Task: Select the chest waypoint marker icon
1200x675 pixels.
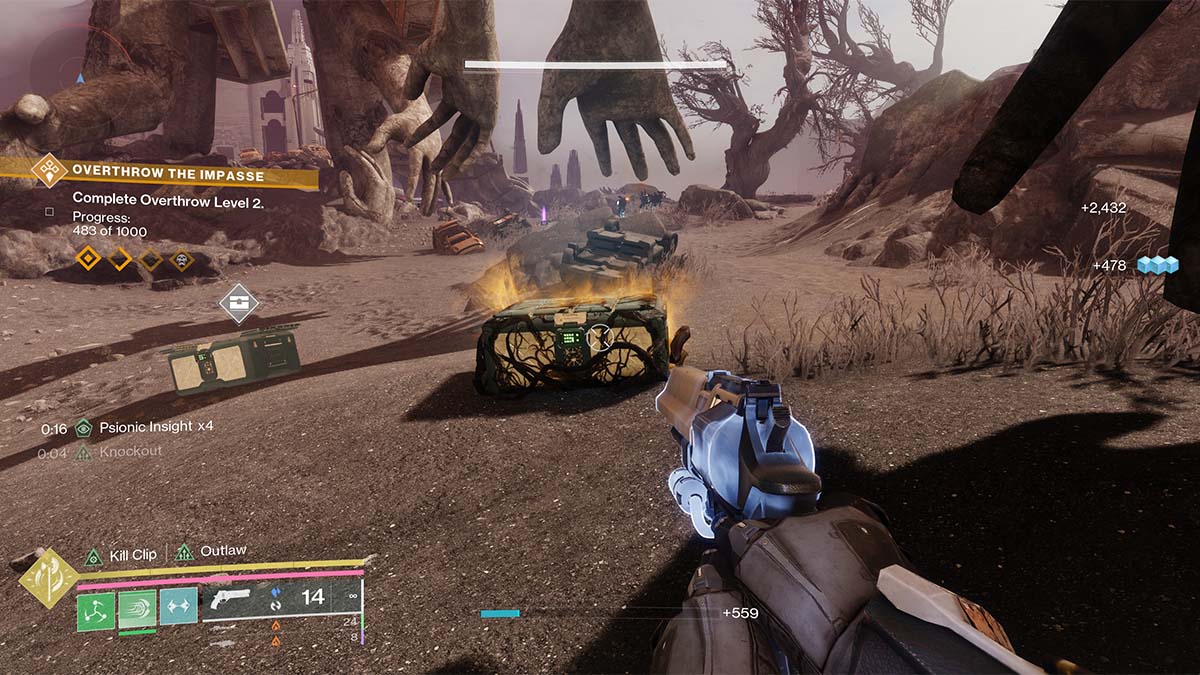Action: coord(238,304)
